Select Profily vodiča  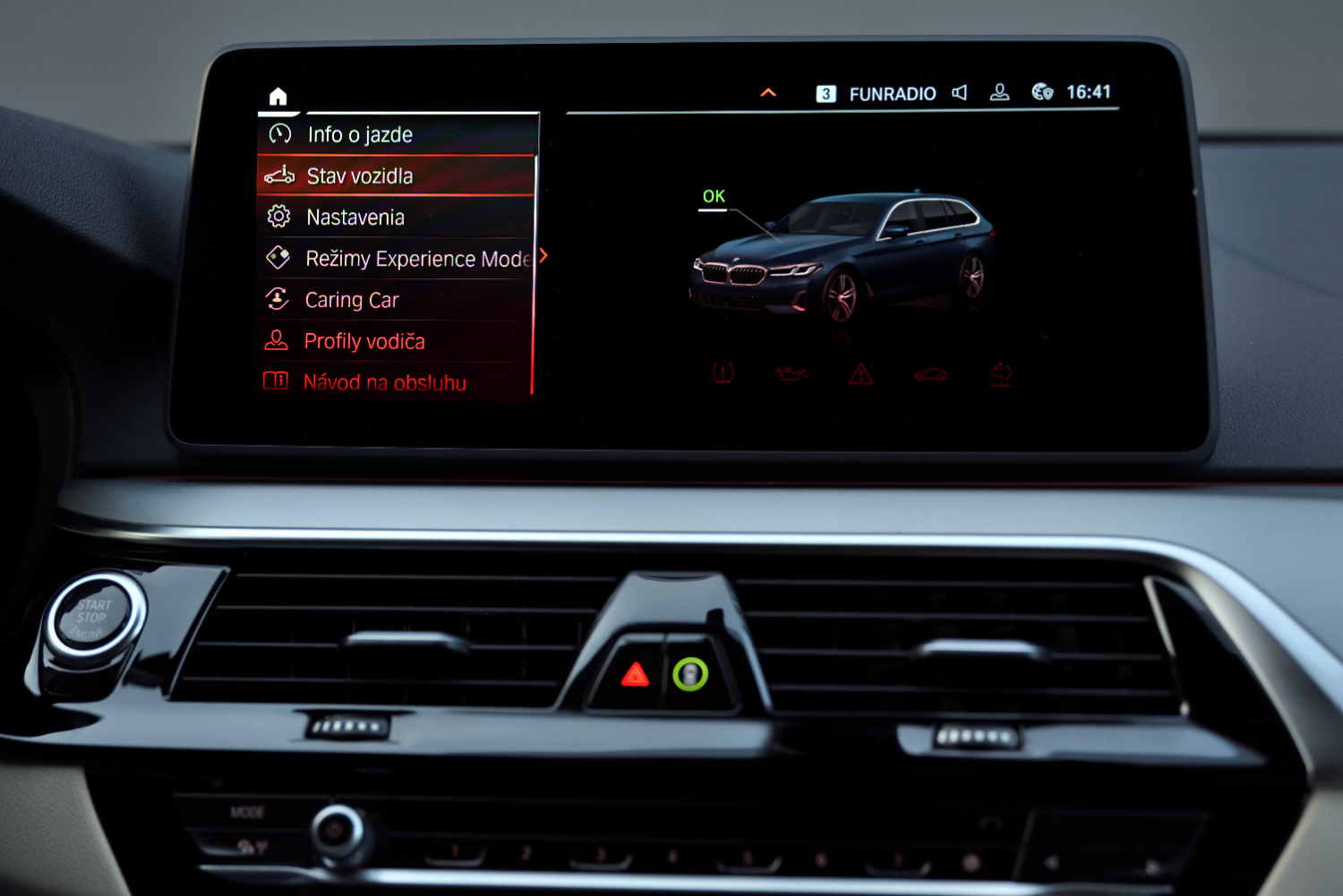point(364,341)
